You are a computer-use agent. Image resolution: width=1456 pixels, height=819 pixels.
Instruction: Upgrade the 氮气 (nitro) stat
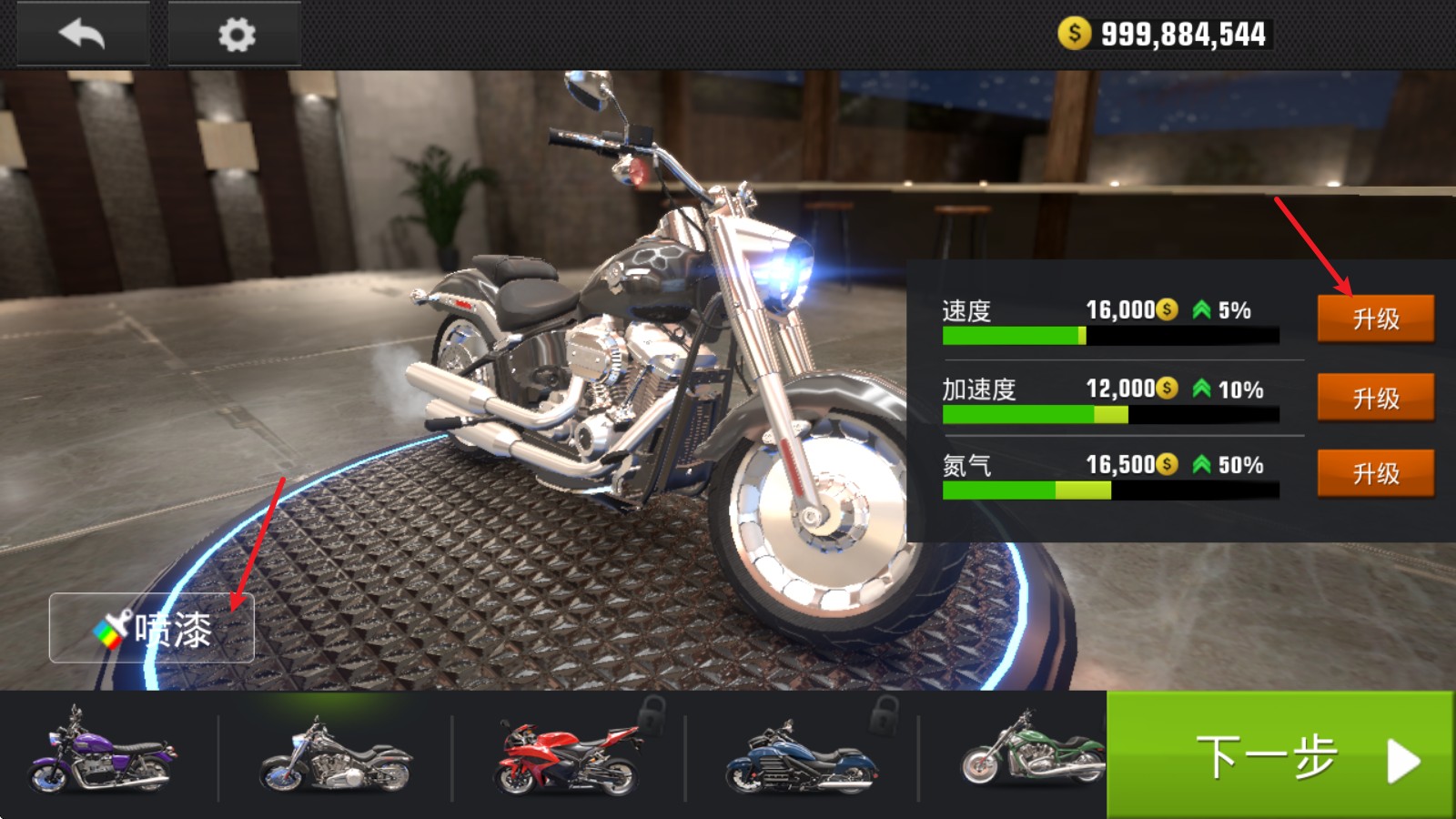(x=1375, y=473)
